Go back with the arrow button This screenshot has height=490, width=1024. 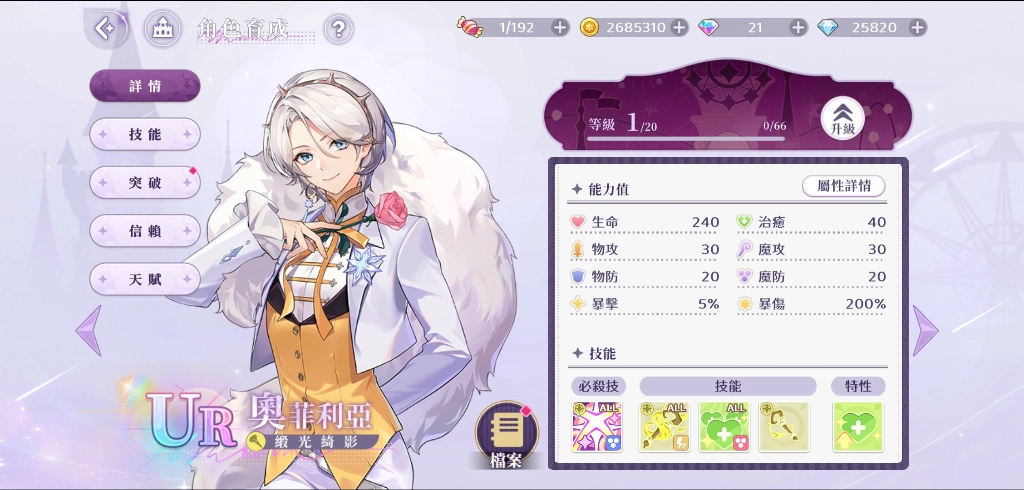pyautogui.click(x=107, y=29)
